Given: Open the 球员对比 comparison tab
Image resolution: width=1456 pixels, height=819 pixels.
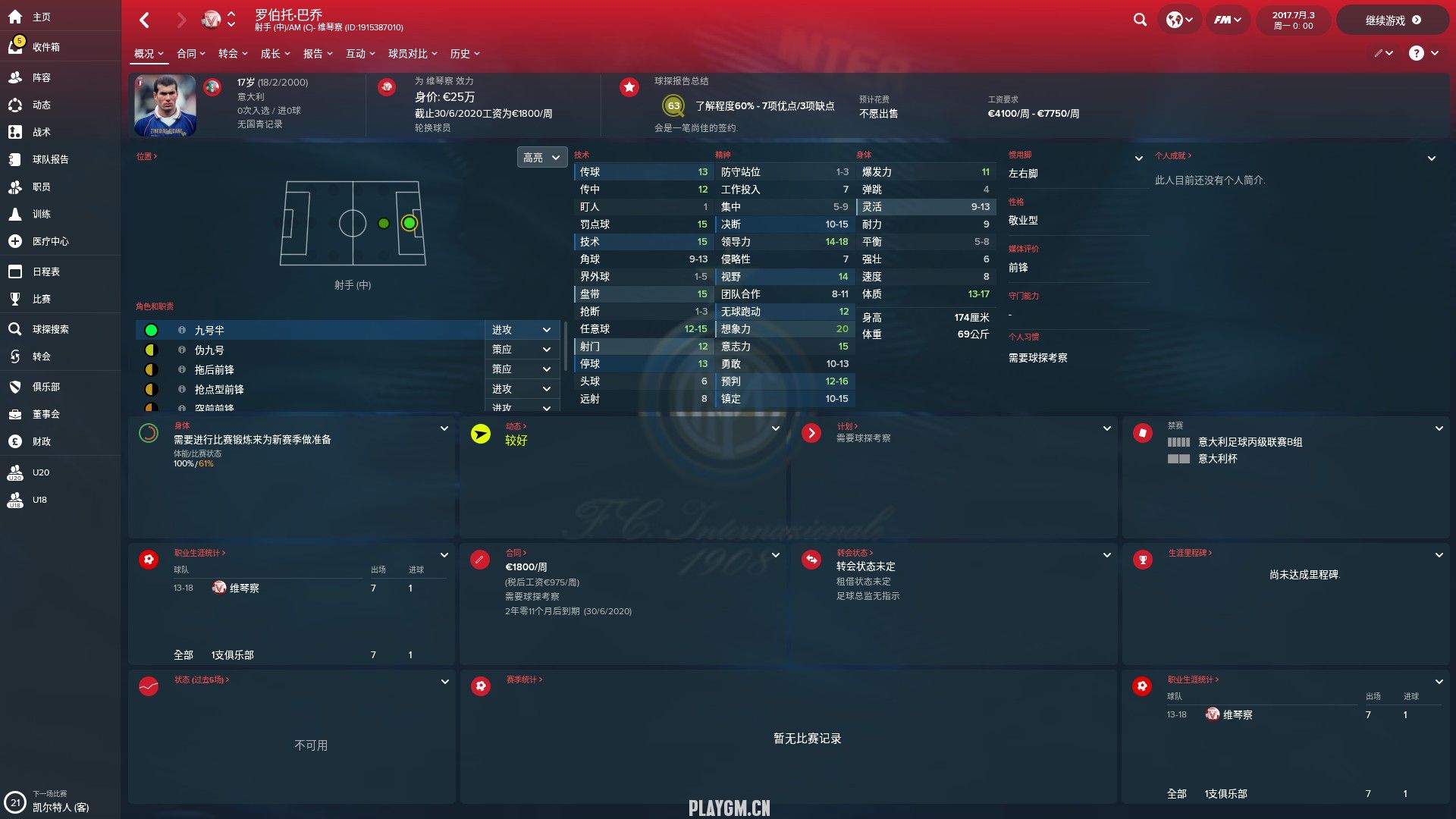Looking at the screenshot, I should point(412,54).
